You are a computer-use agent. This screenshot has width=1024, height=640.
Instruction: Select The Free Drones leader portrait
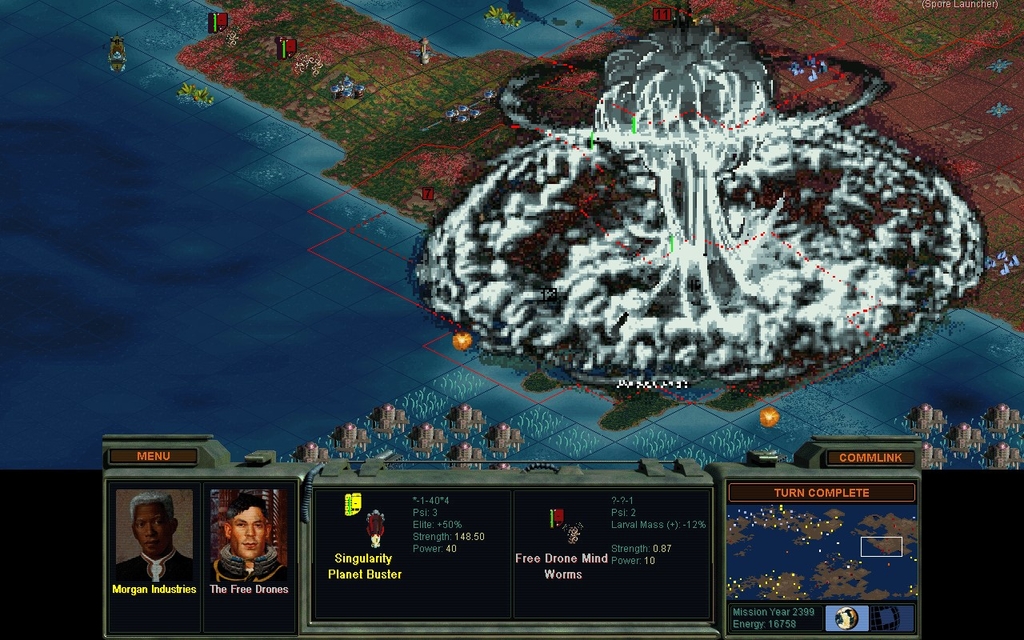coord(248,535)
